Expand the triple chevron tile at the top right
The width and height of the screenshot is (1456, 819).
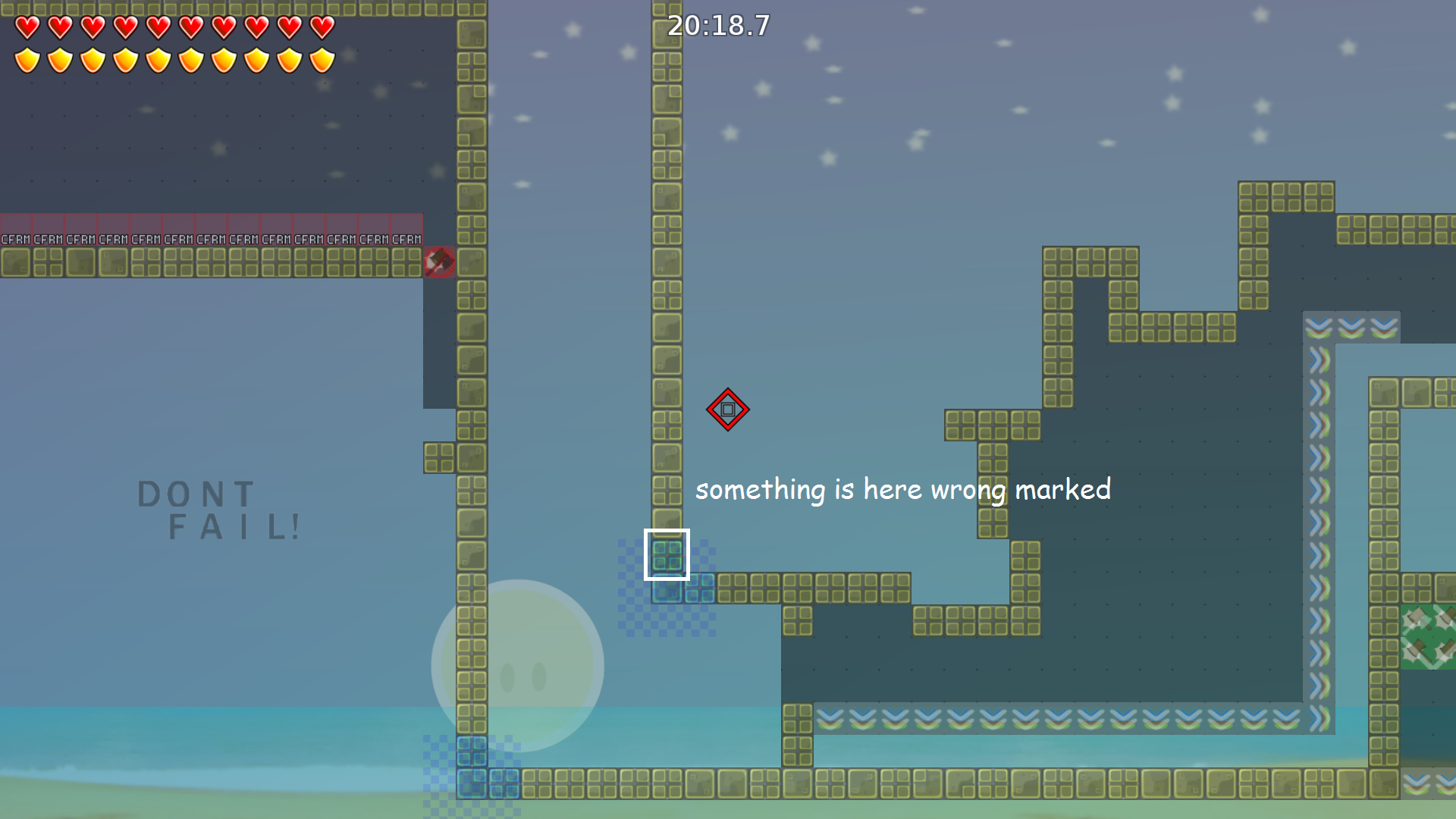point(1351,328)
